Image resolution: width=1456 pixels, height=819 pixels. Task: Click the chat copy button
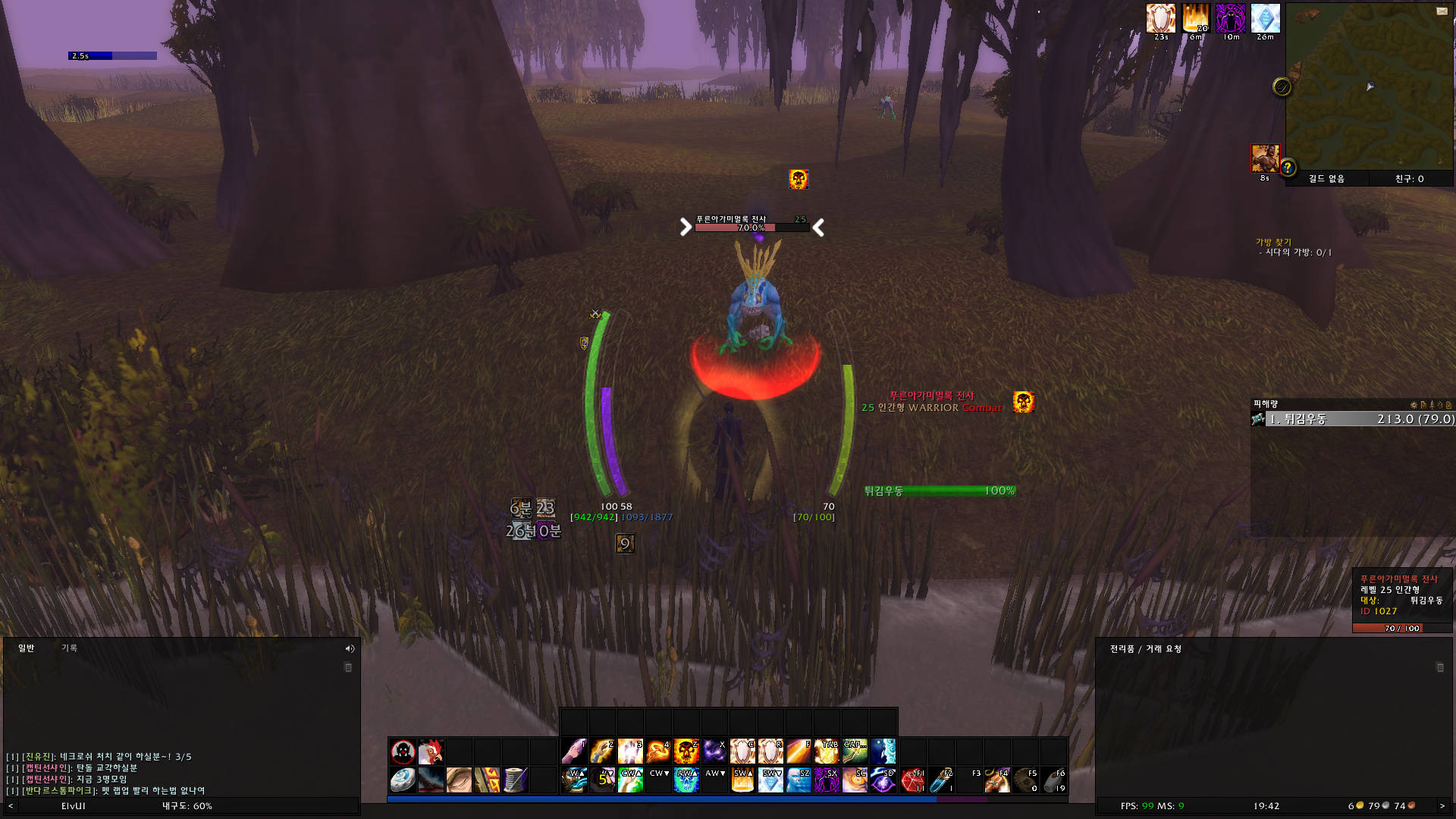coord(348,668)
